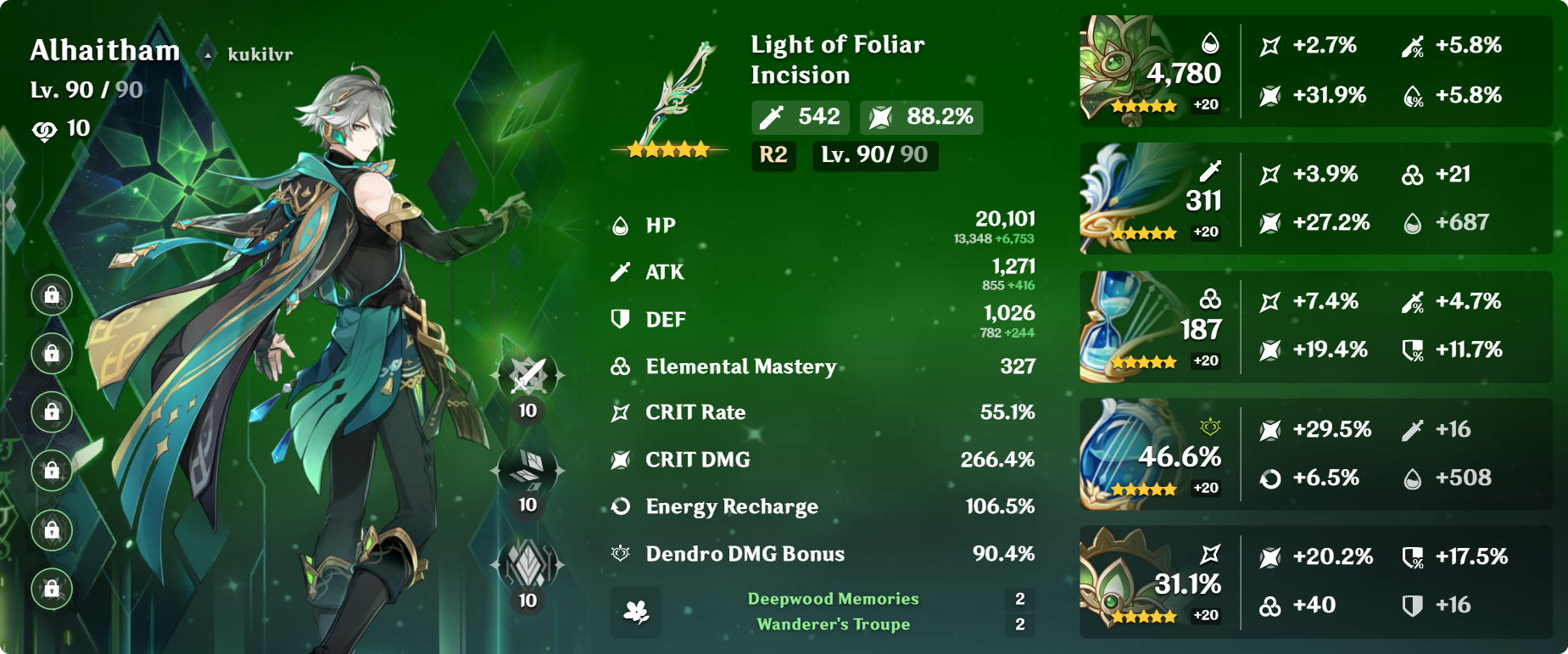The image size is (1568, 654).
Task: Open the artifact set flower icon
Action: [x=636, y=612]
